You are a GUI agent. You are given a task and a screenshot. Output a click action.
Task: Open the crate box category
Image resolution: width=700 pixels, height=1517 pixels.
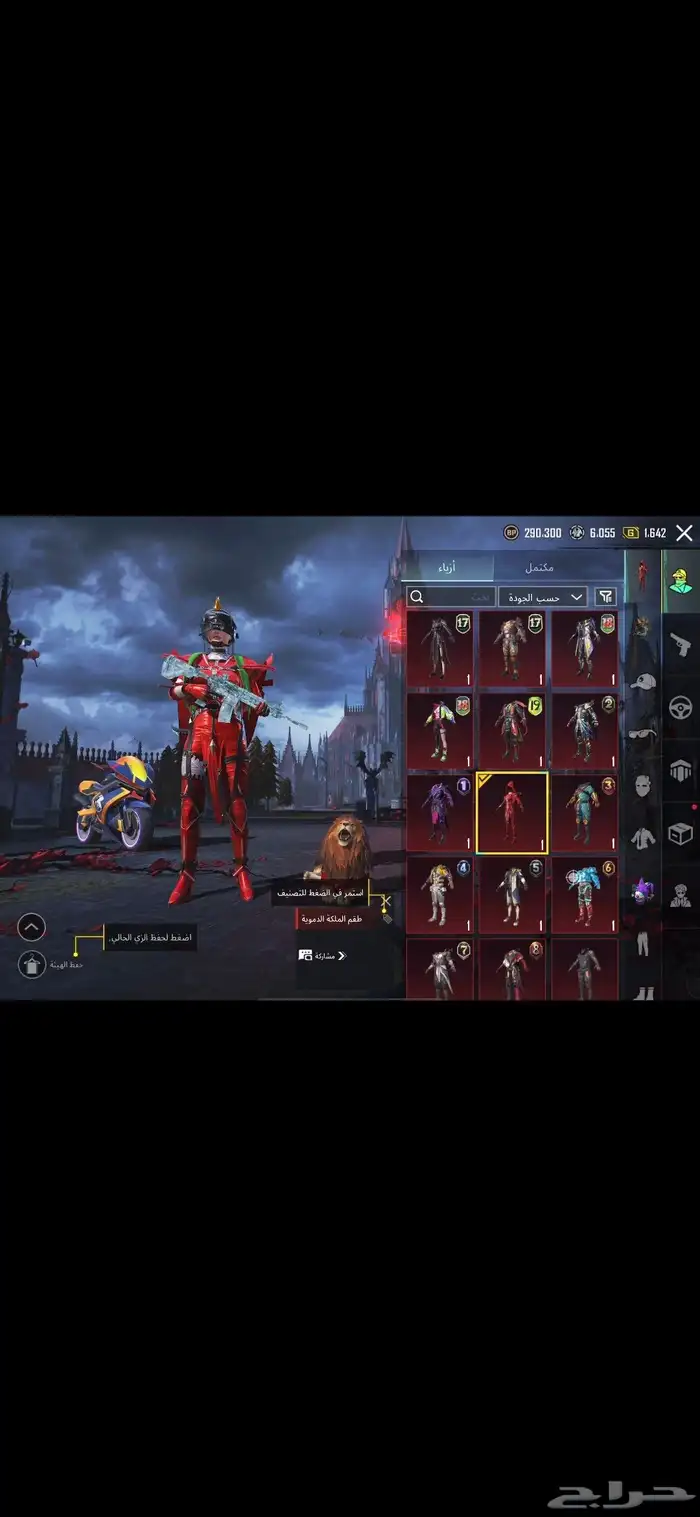click(x=681, y=833)
